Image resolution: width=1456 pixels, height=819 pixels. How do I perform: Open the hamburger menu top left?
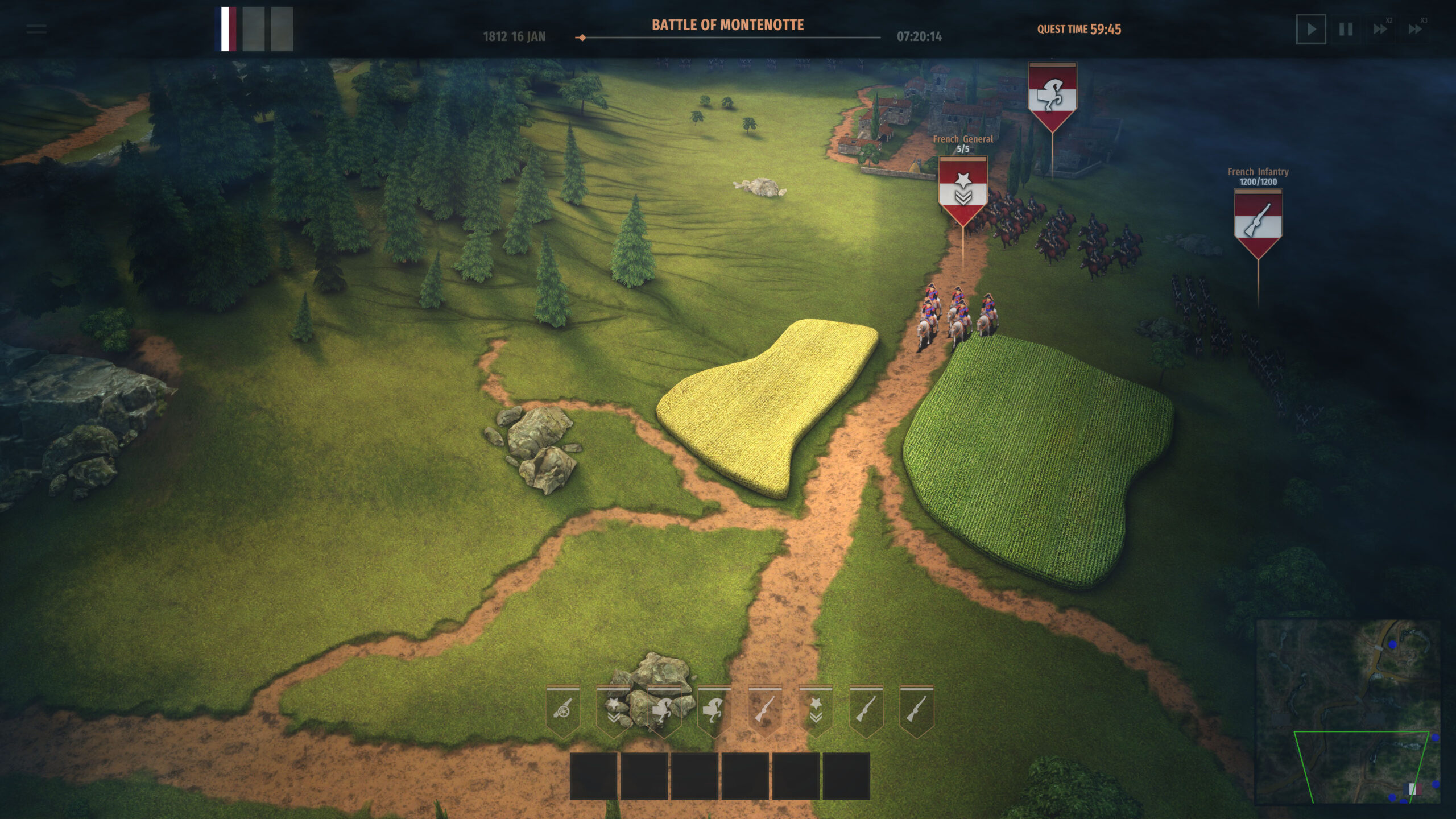point(36,30)
